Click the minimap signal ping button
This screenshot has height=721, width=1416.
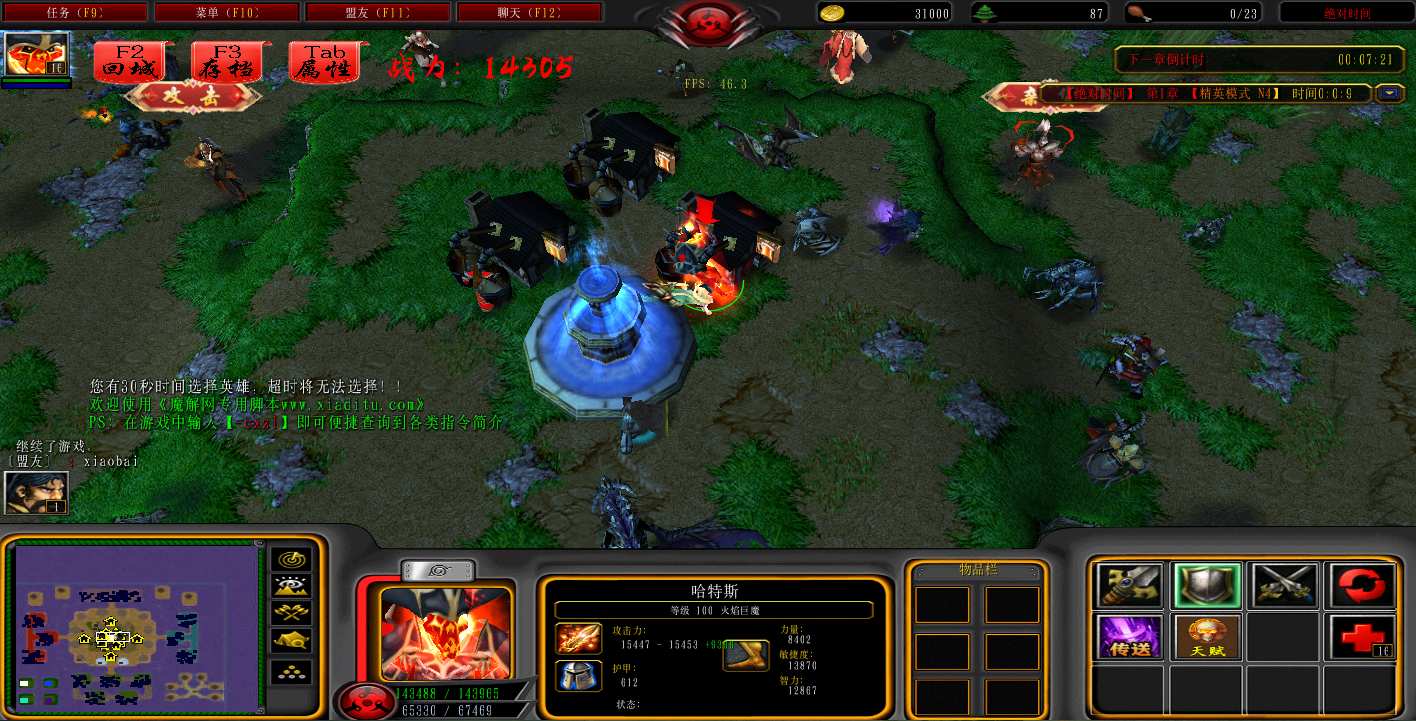tap(291, 559)
